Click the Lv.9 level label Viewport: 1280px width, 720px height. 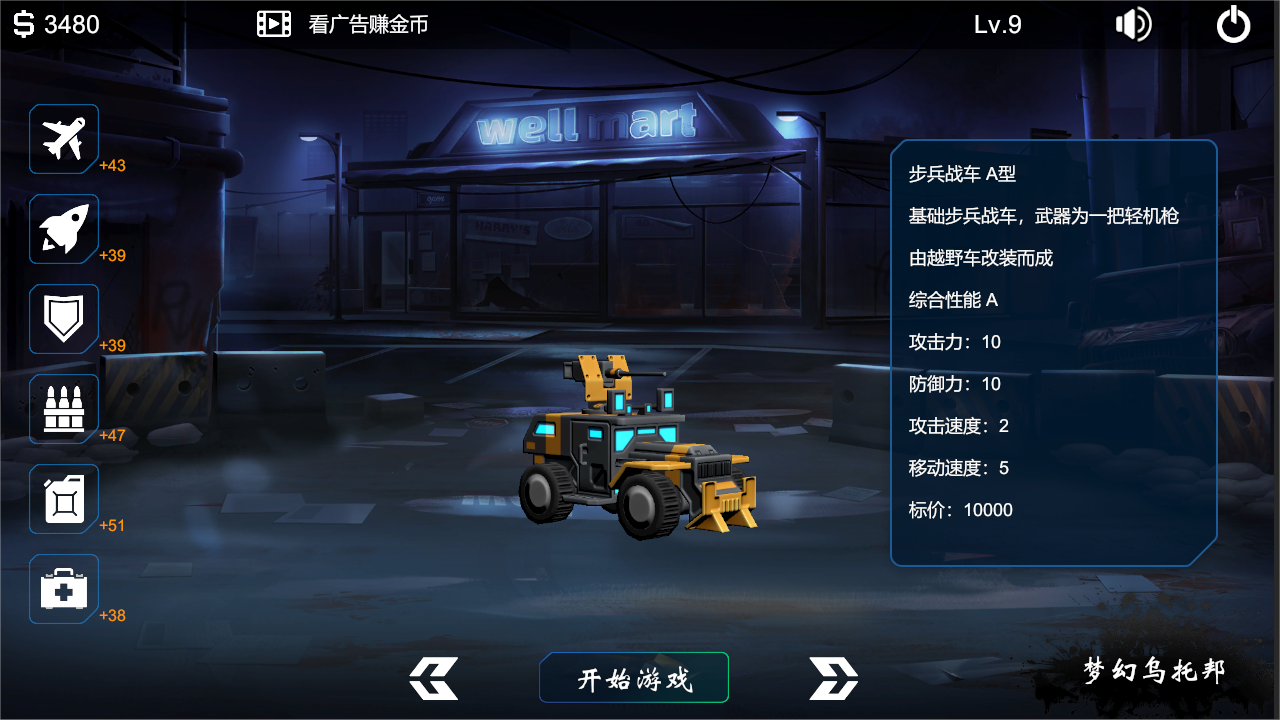click(996, 23)
